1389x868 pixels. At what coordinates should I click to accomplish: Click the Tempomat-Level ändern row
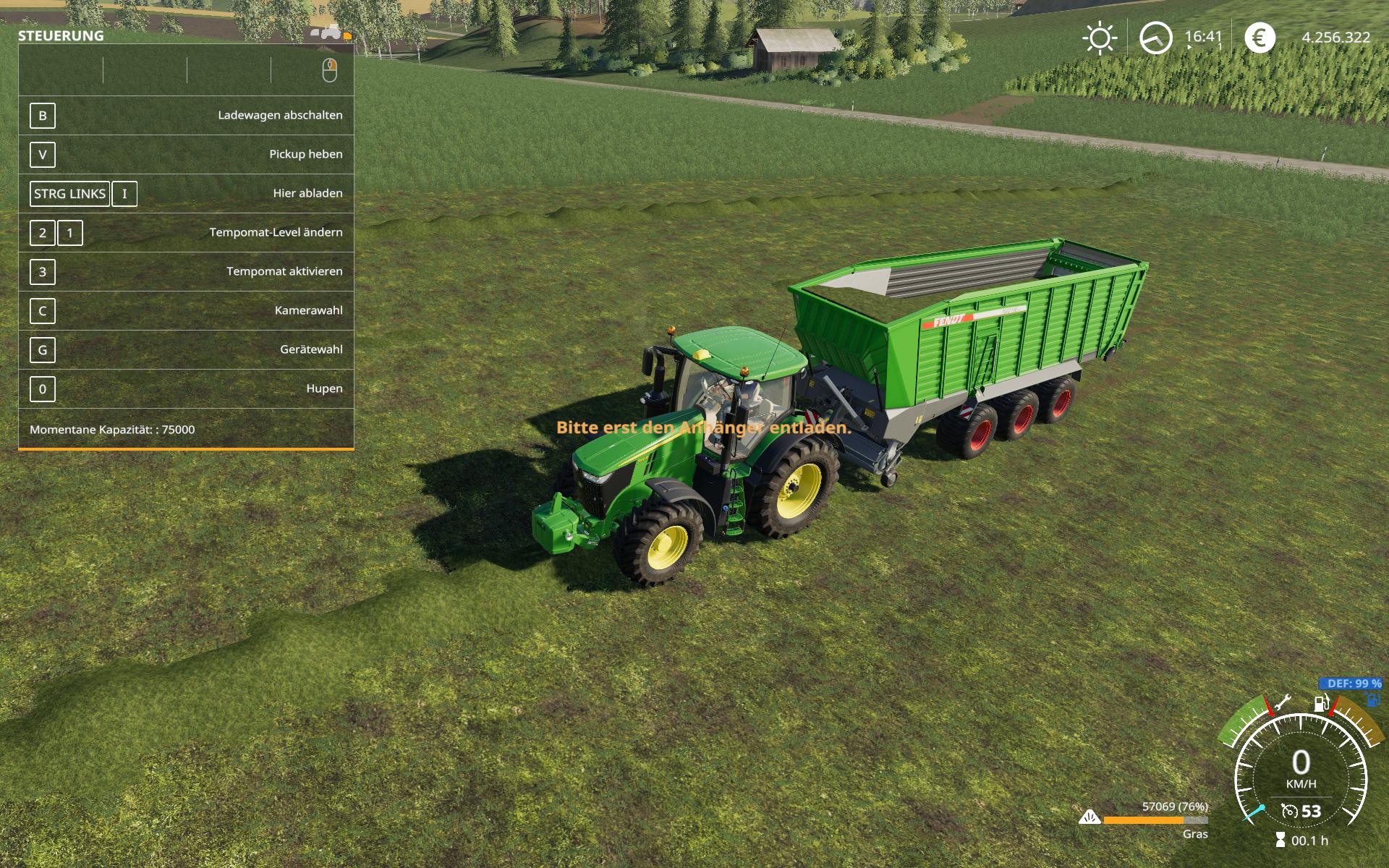[186, 233]
